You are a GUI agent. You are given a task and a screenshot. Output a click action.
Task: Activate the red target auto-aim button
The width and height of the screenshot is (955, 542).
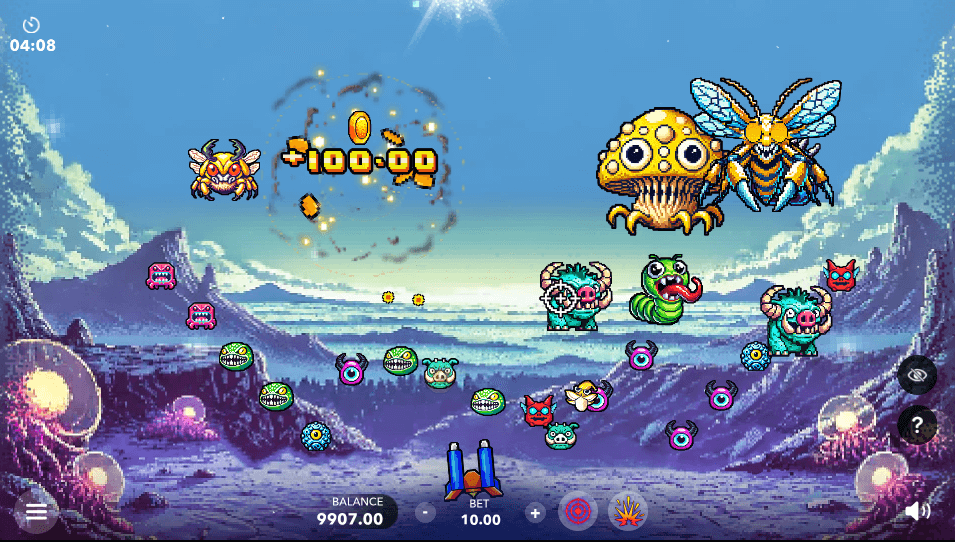point(577,512)
